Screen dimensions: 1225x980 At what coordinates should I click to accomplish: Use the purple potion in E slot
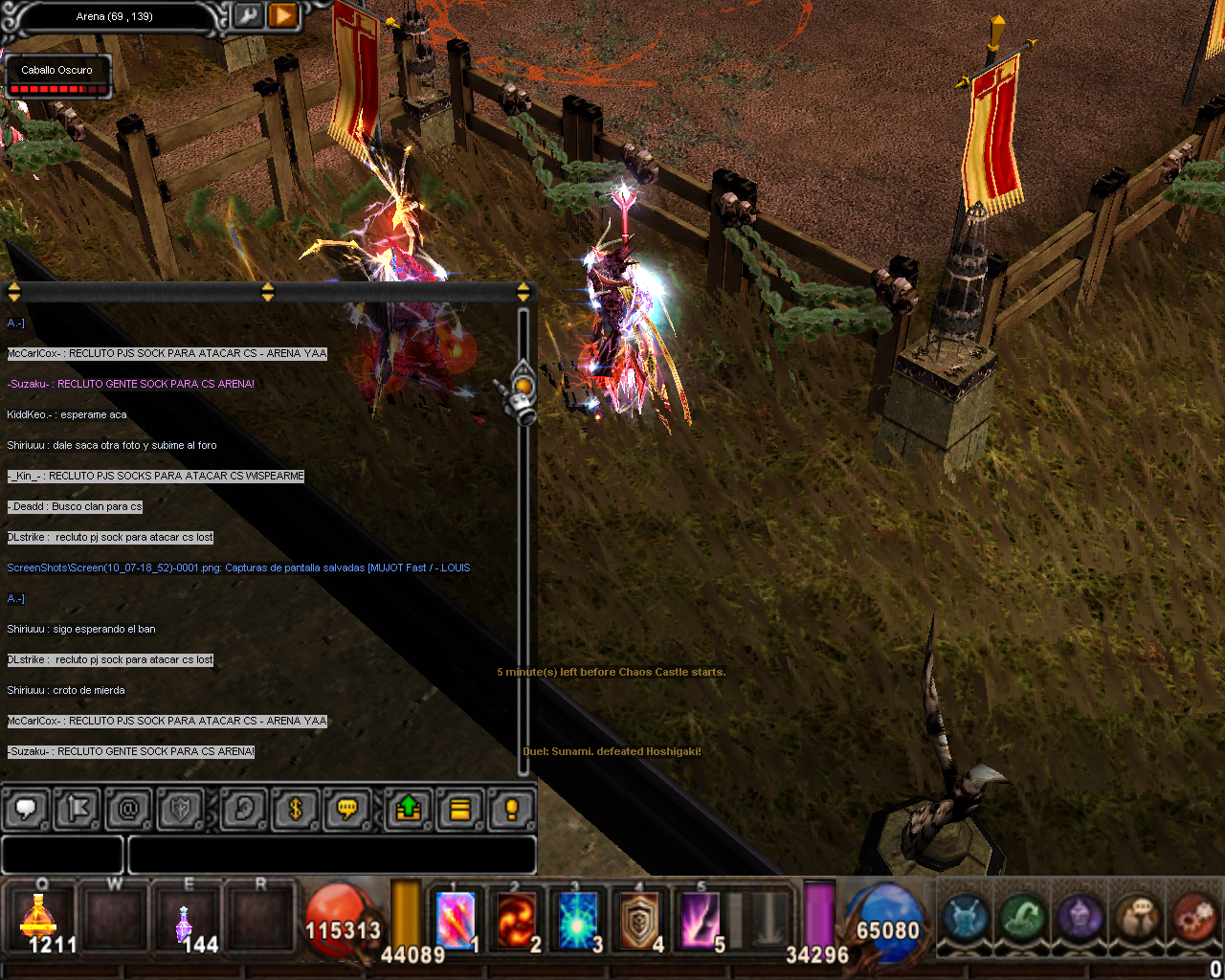tap(184, 923)
